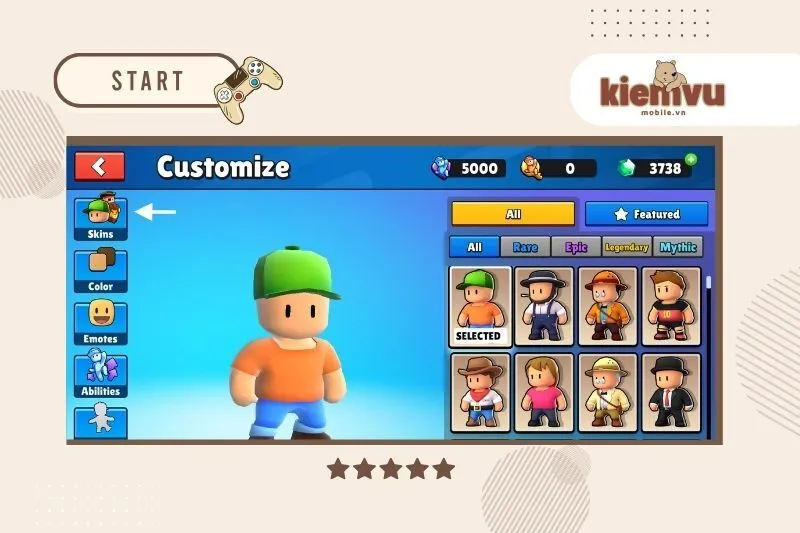The width and height of the screenshot is (800, 533).
Task: Open the Emotes category
Action: pyautogui.click(x=101, y=322)
